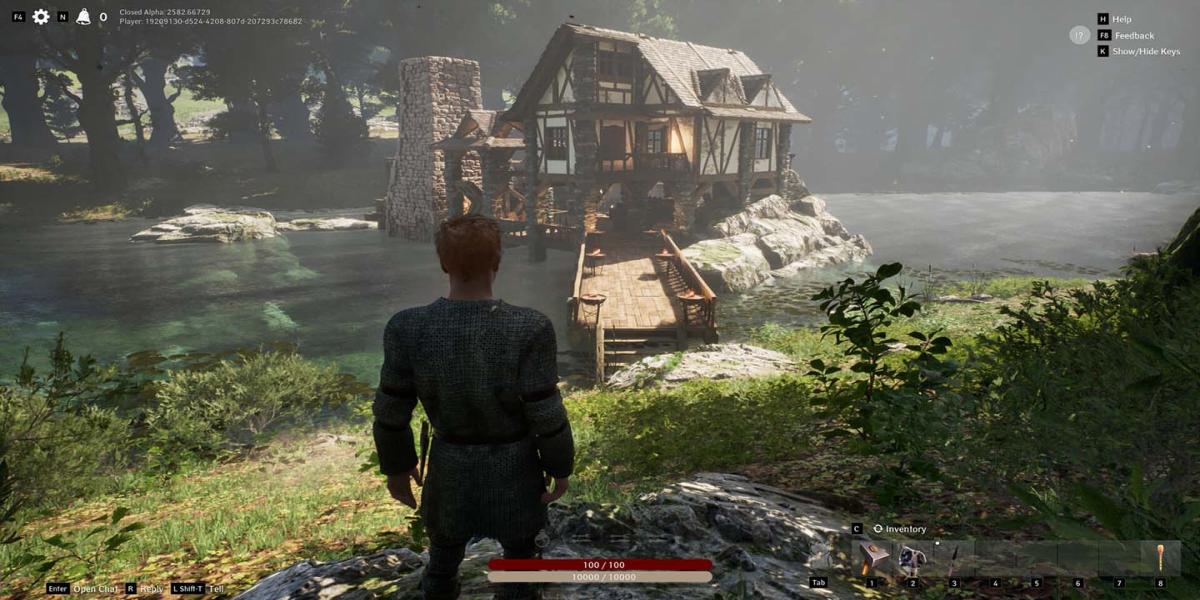Select the hammer in hotbar slot 1
The height and width of the screenshot is (600, 1200).
(871, 558)
